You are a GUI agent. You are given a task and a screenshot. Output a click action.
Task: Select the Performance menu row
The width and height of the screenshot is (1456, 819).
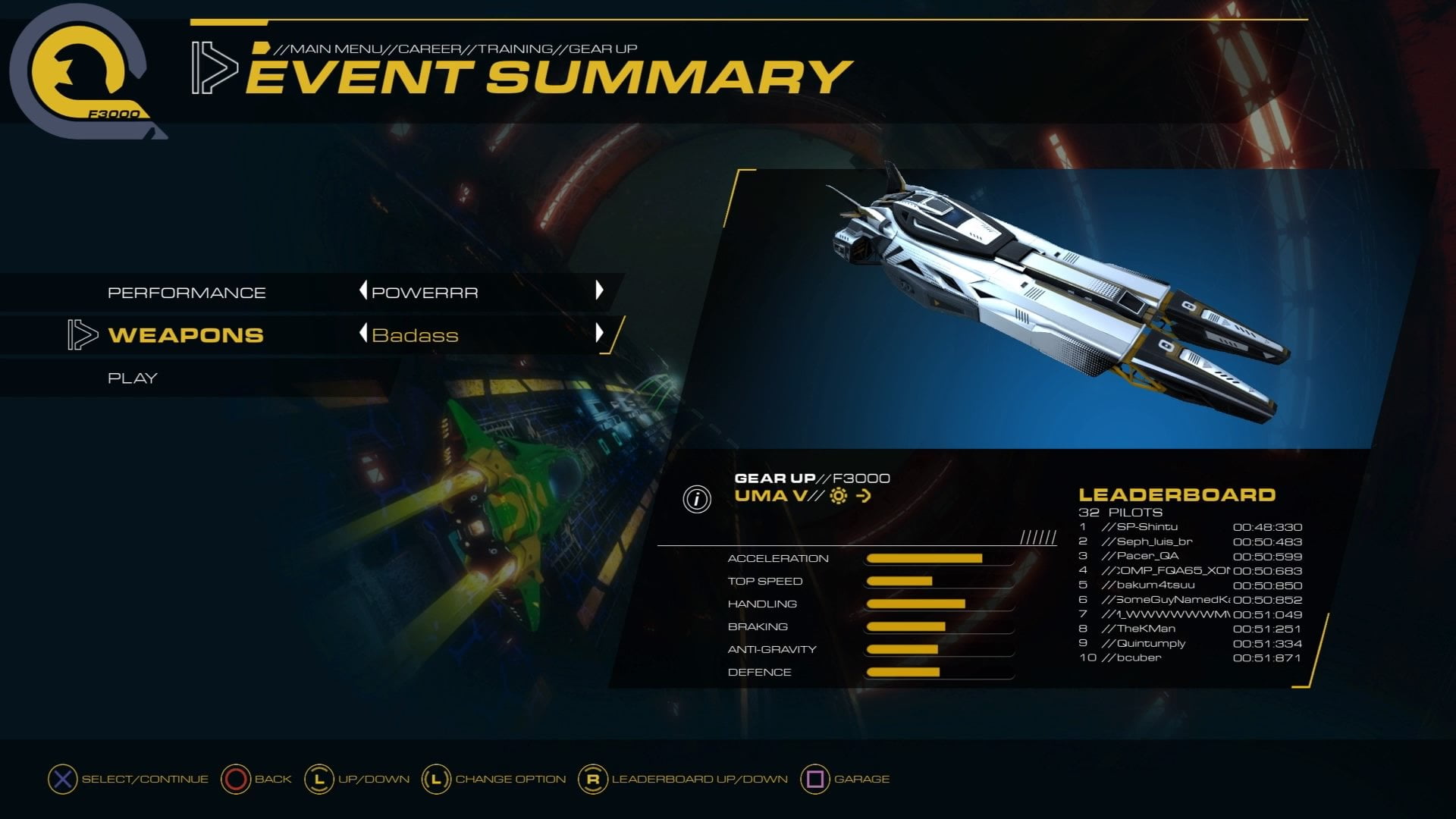[187, 293]
